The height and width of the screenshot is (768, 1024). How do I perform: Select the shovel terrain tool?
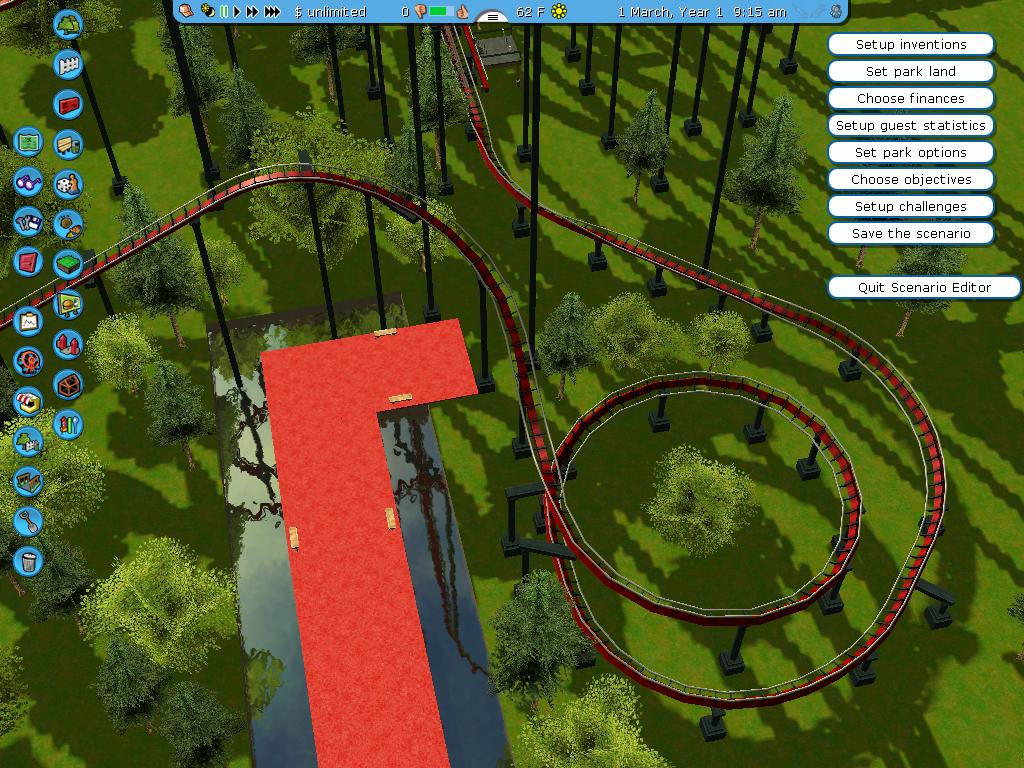click(28, 521)
